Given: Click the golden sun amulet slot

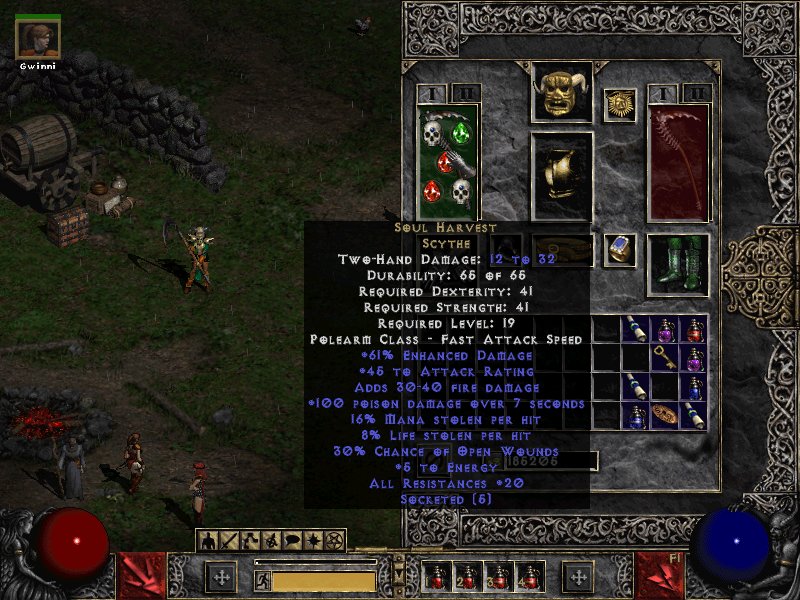Looking at the screenshot, I should click(x=620, y=105).
